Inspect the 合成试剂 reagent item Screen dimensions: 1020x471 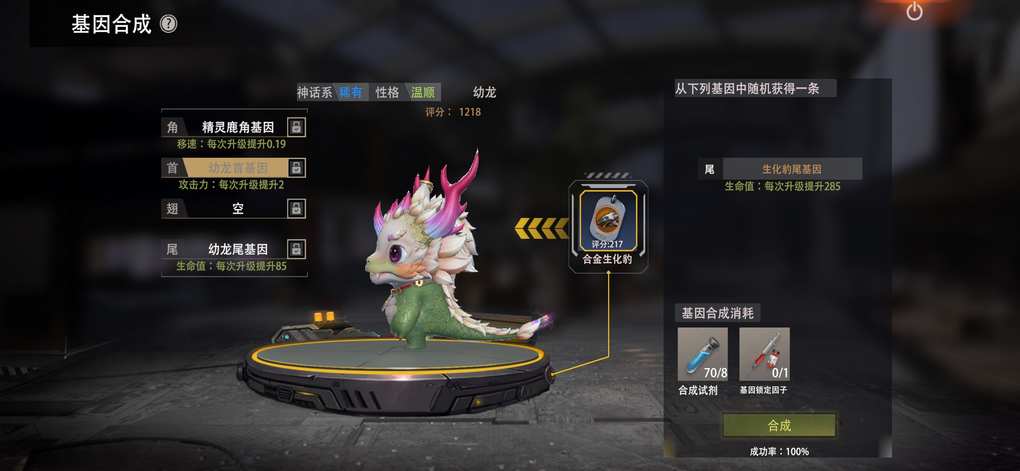tap(702, 354)
